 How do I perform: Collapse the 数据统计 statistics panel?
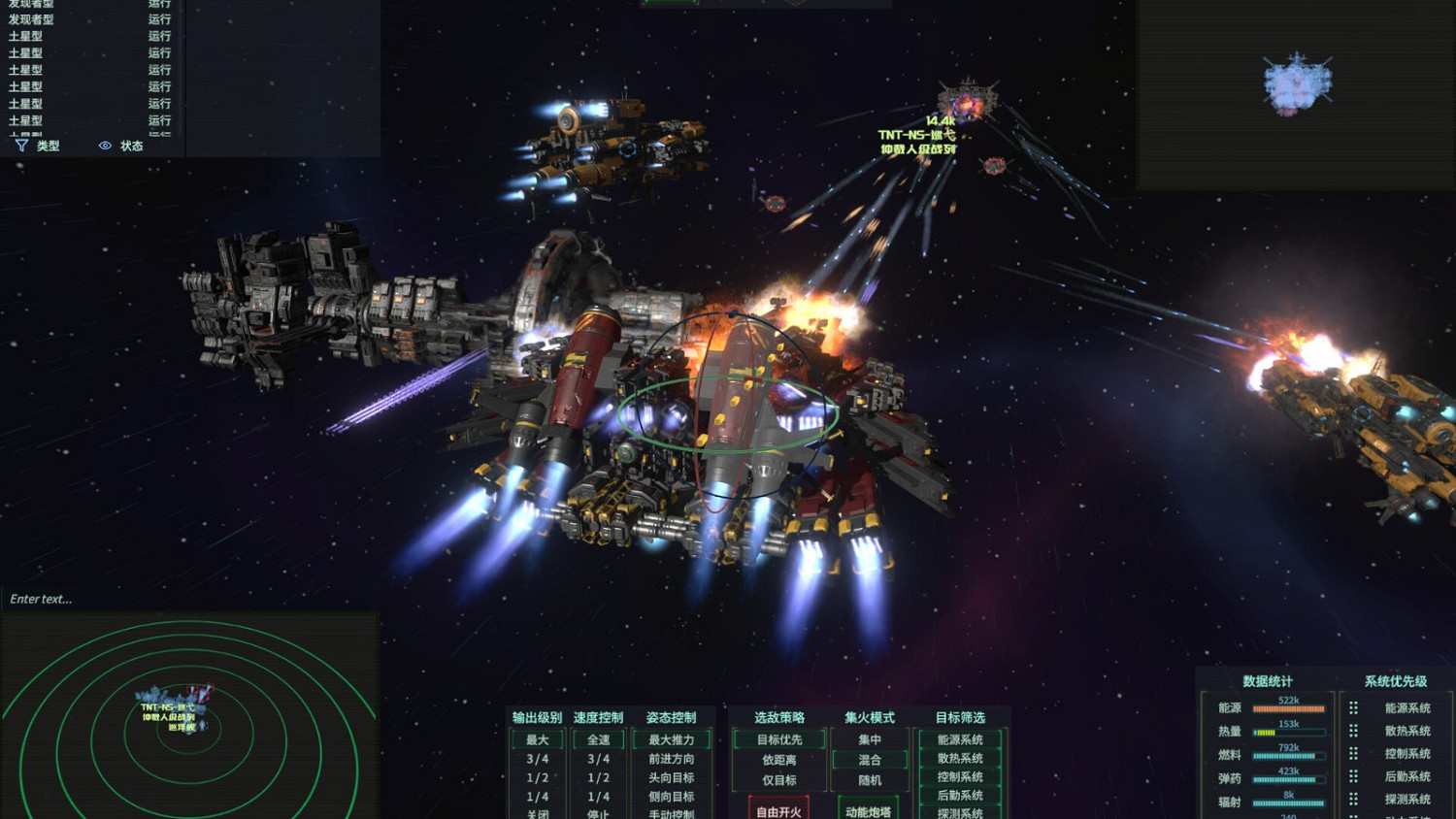(x=1267, y=680)
